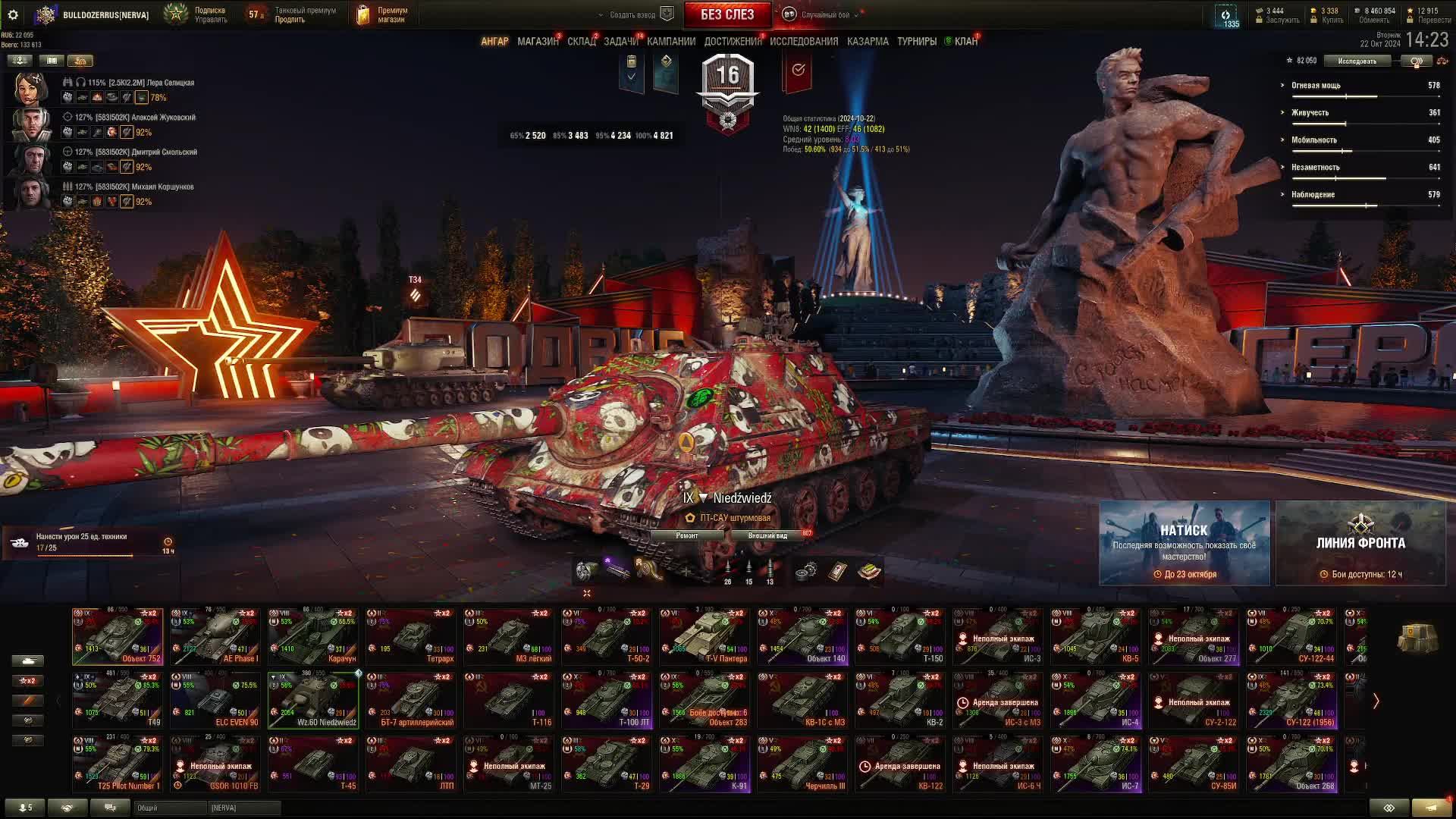Start battle with the БЕЗ СЛЕЗ button
This screenshot has width=1456, height=819.
[x=726, y=14]
